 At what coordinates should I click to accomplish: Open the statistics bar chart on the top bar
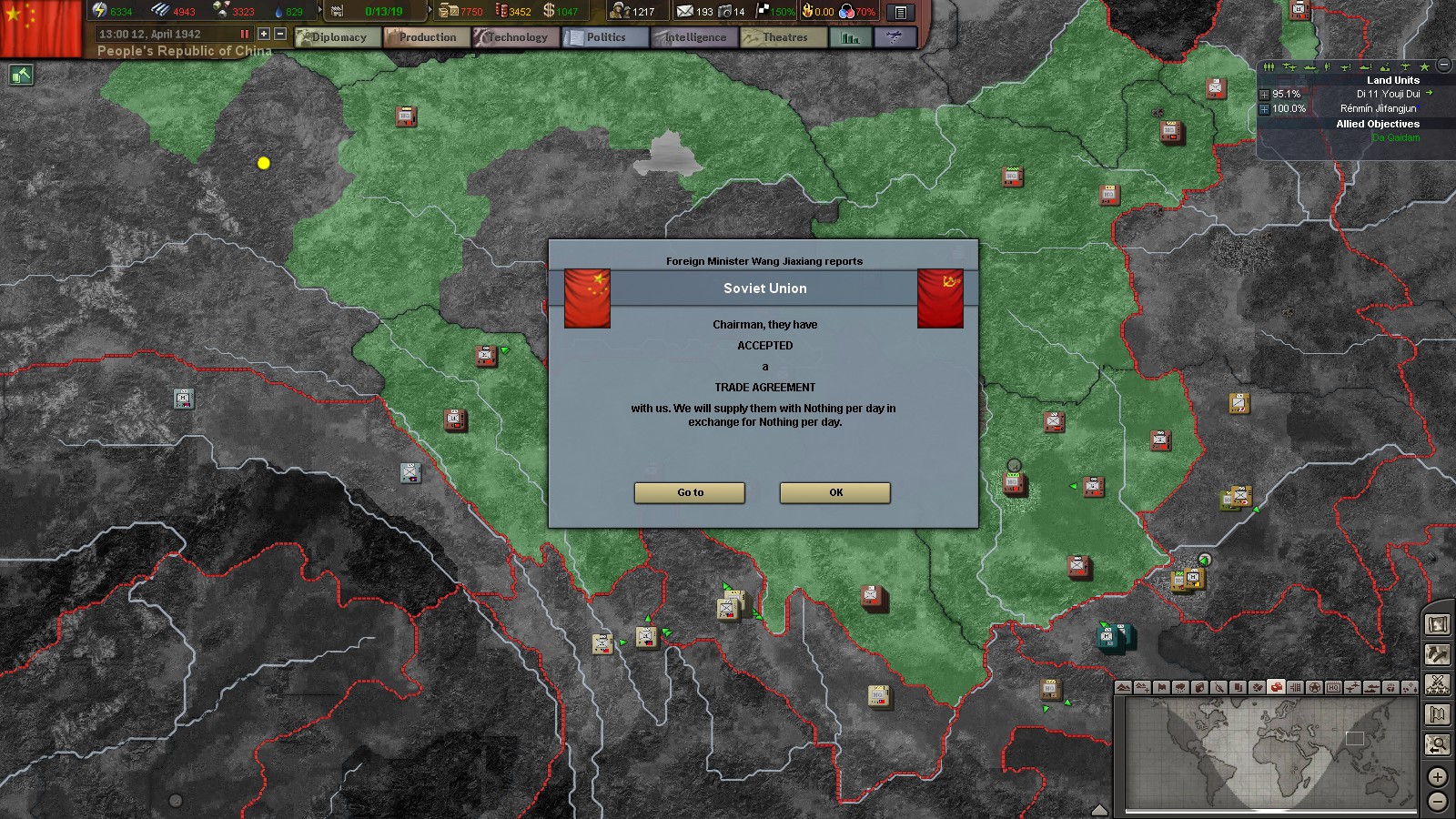click(x=850, y=37)
